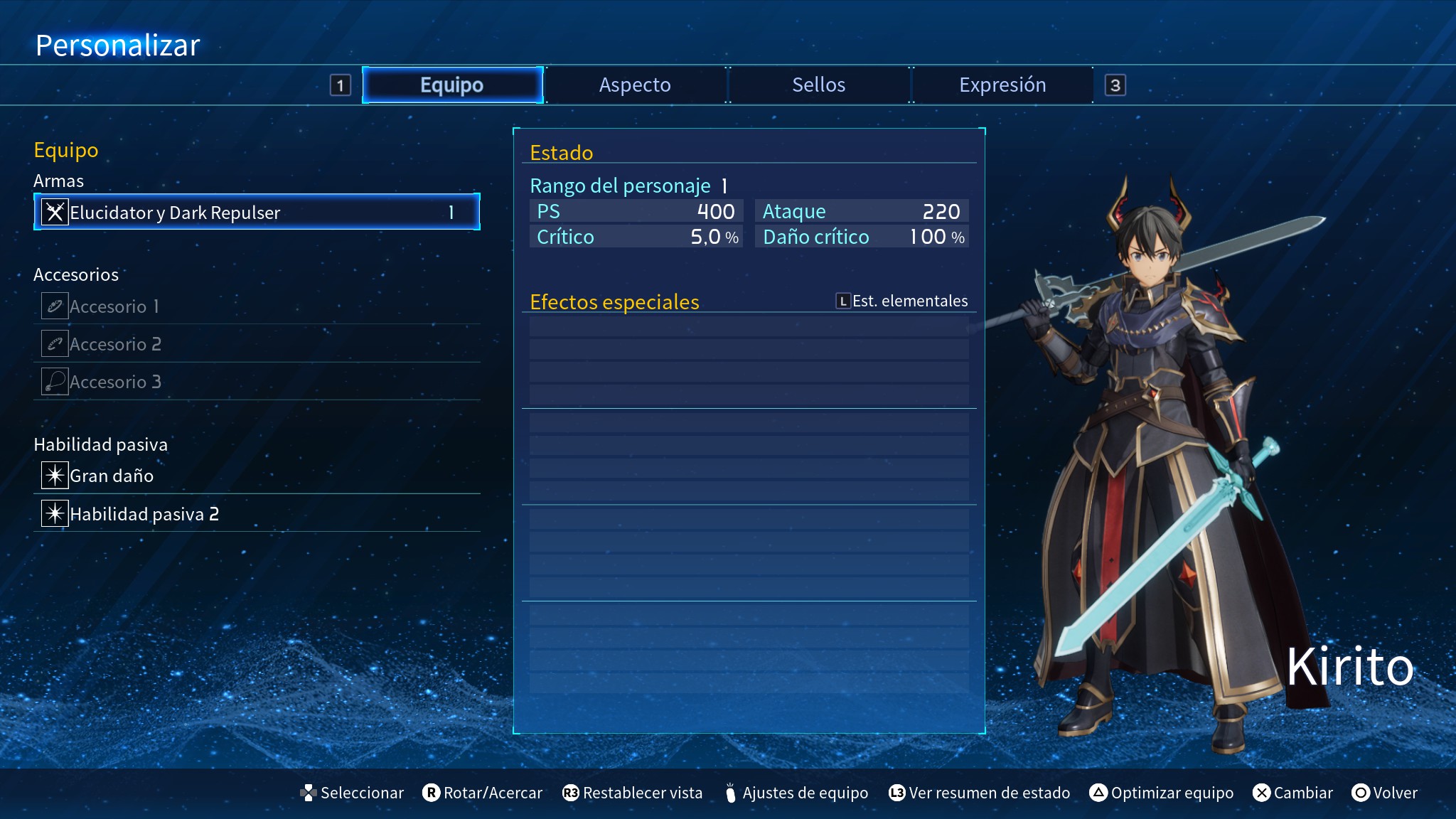This screenshot has height=819, width=1456.
Task: Choose the Habilidad pasiva 2 slot
Action: pos(257,514)
